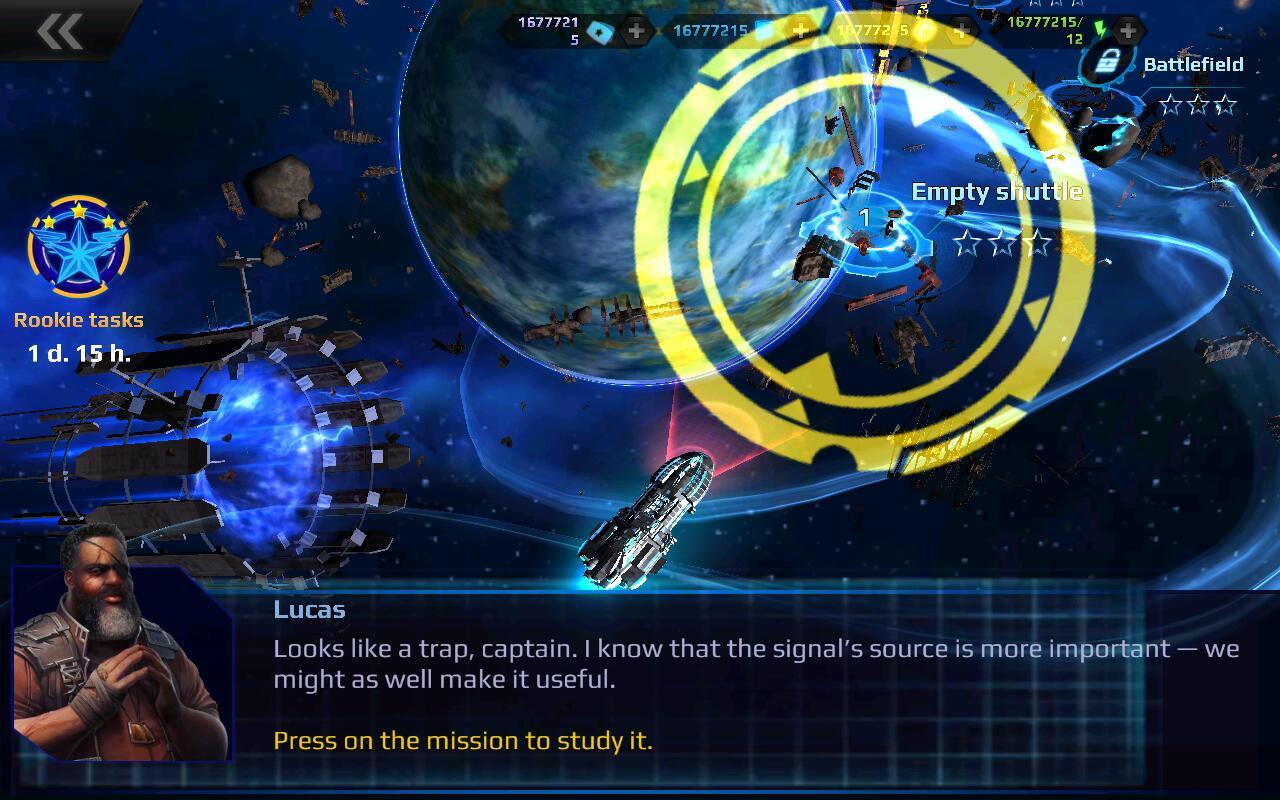Add more green energy with plus button
1280x800 pixels.
click(x=1127, y=31)
